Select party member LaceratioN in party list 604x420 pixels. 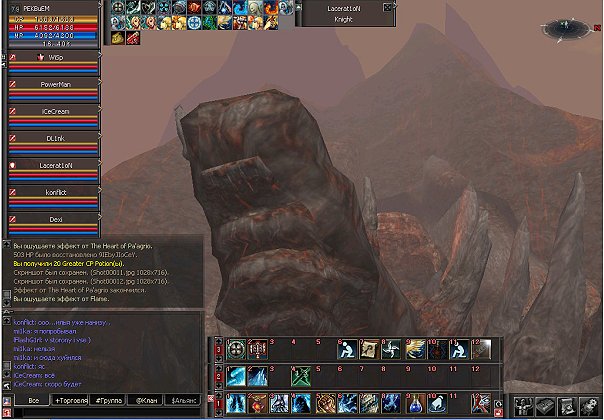pos(55,165)
